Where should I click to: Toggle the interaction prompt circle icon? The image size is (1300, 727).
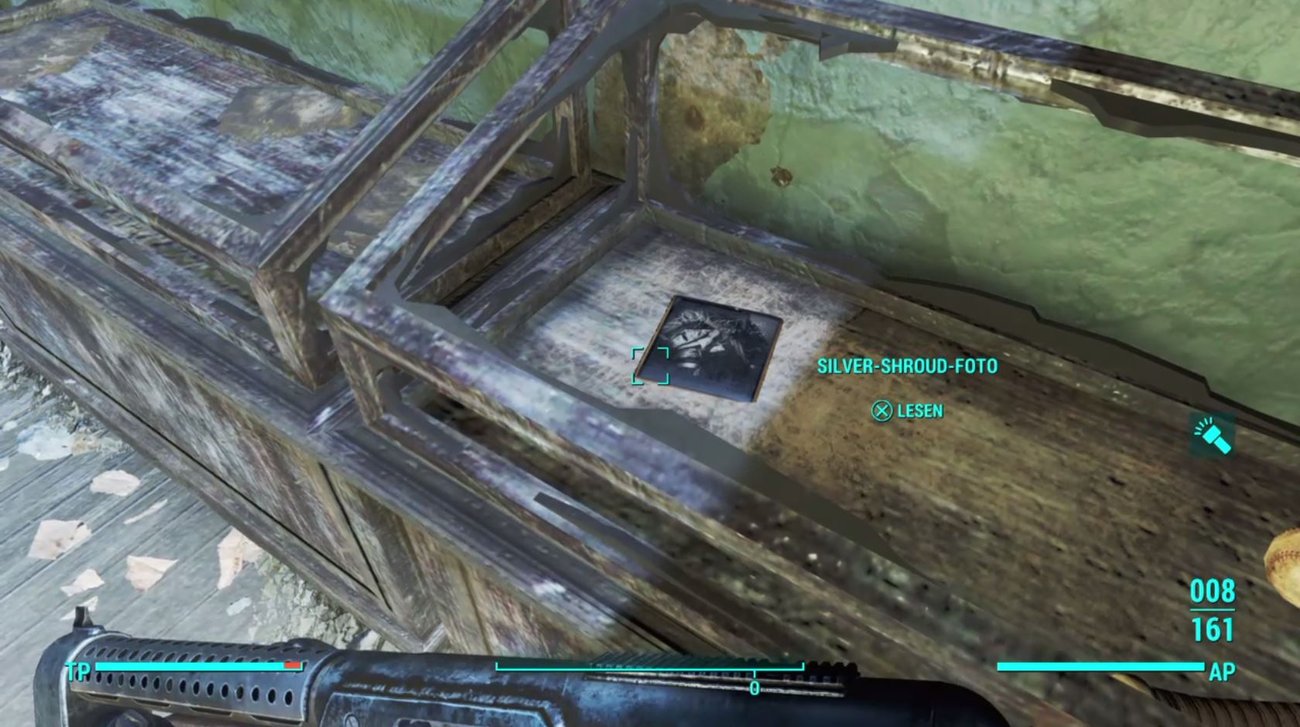point(884,410)
